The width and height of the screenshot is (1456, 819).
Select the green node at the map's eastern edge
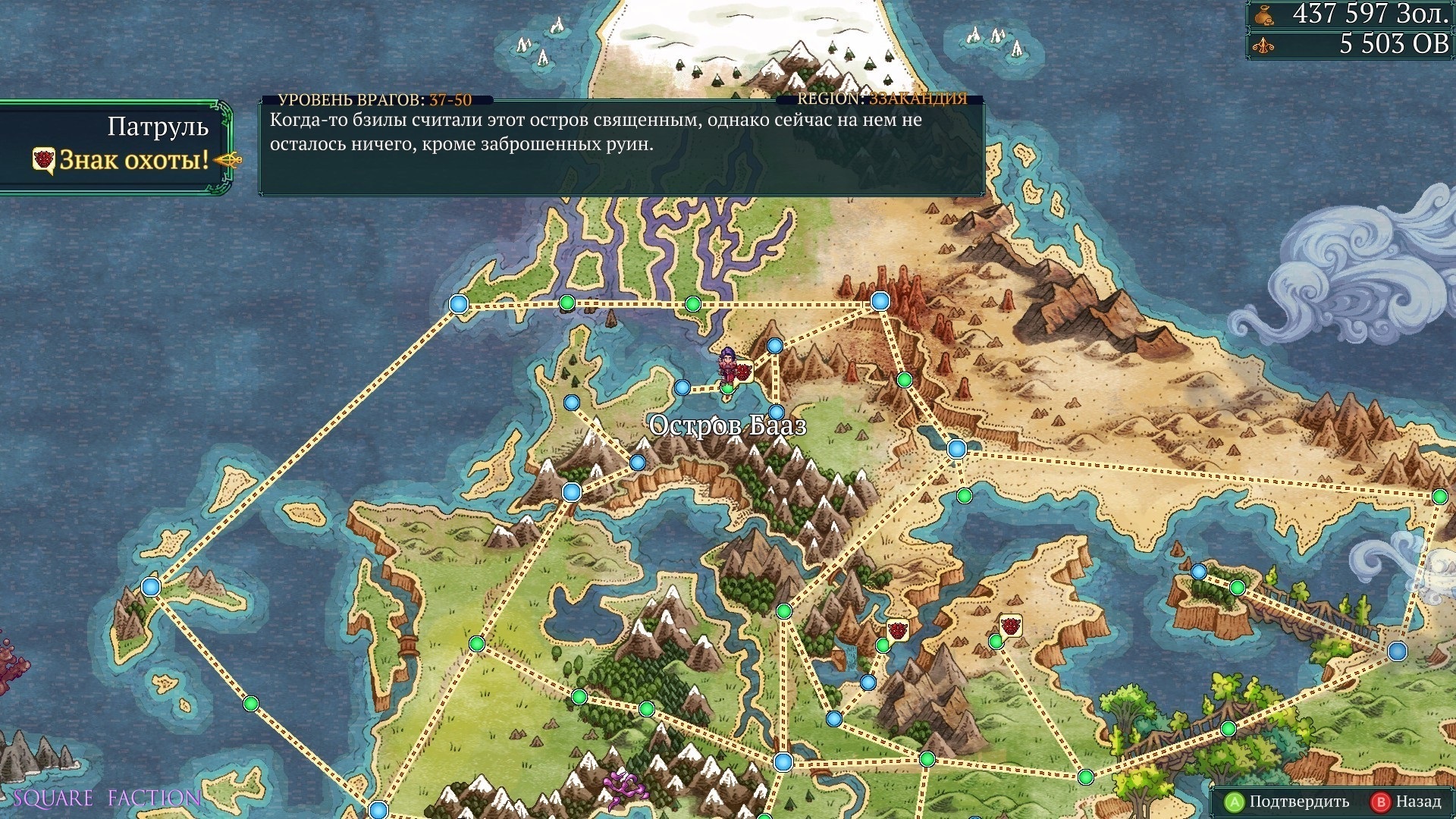point(1439,497)
